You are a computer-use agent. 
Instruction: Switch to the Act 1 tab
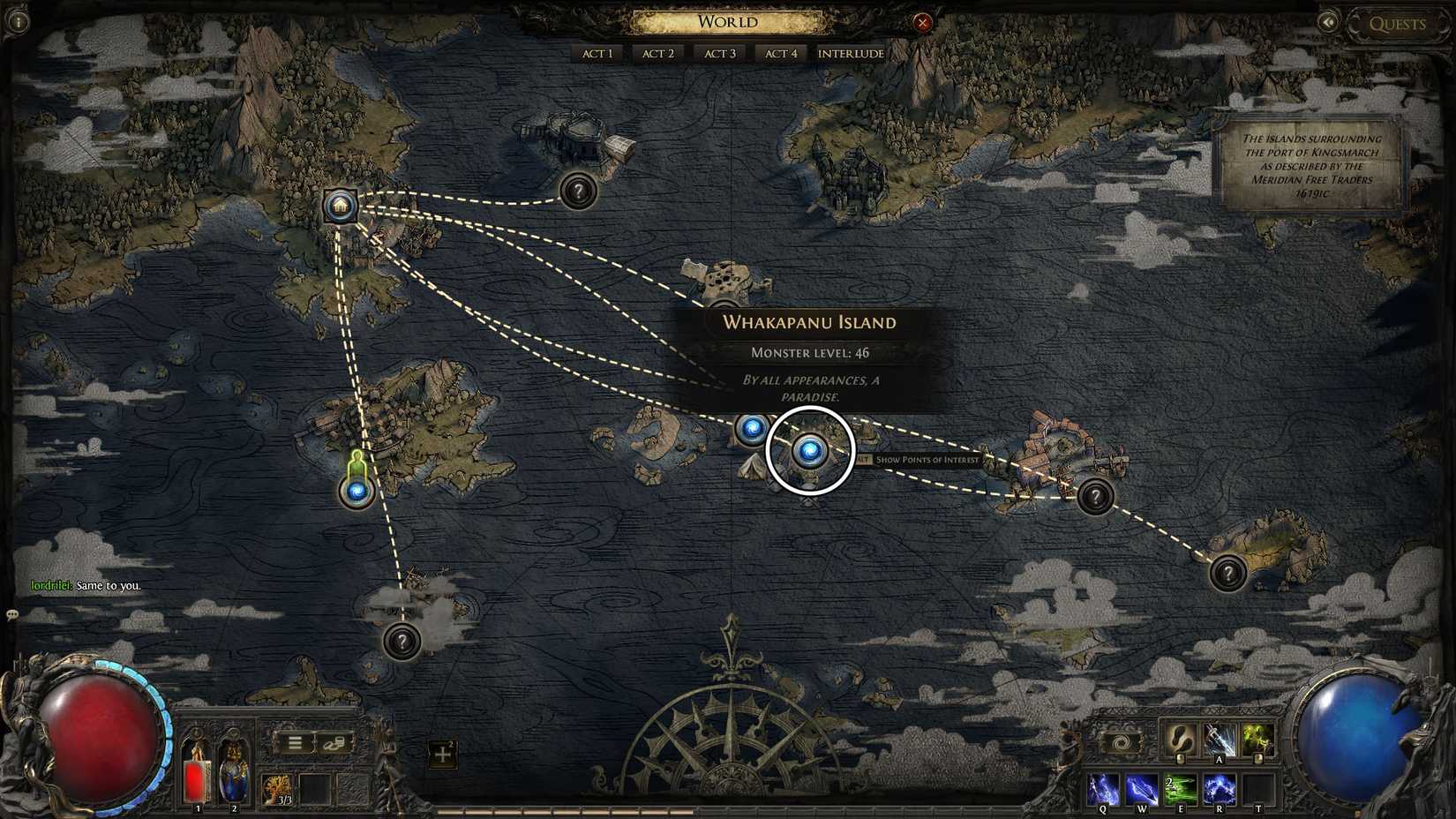tap(597, 53)
